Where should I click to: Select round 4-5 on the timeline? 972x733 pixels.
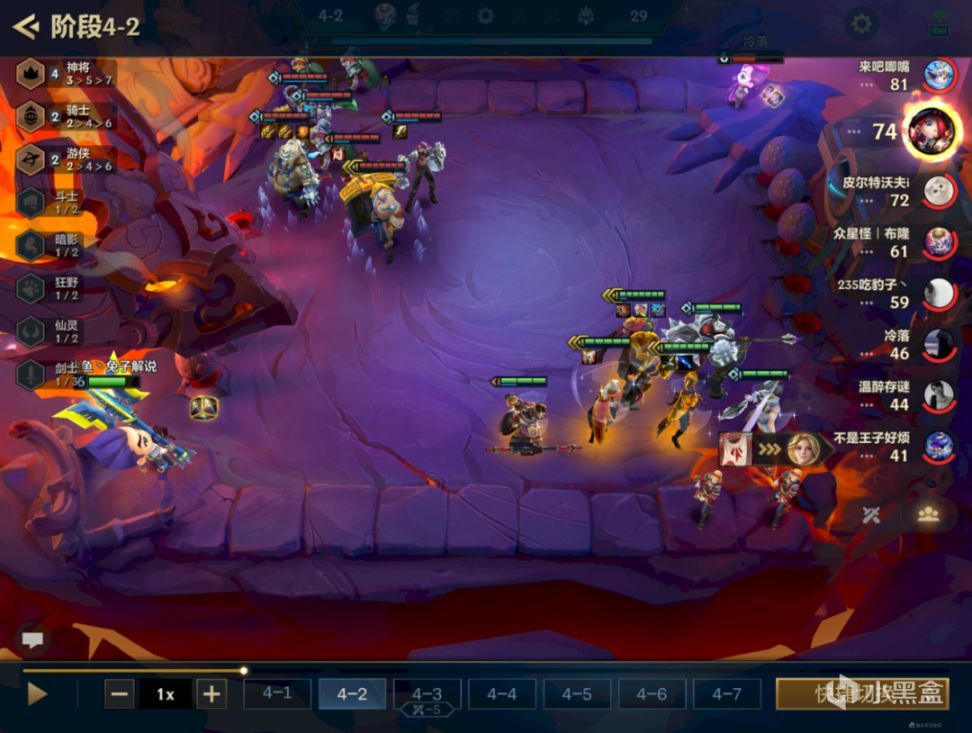click(577, 693)
